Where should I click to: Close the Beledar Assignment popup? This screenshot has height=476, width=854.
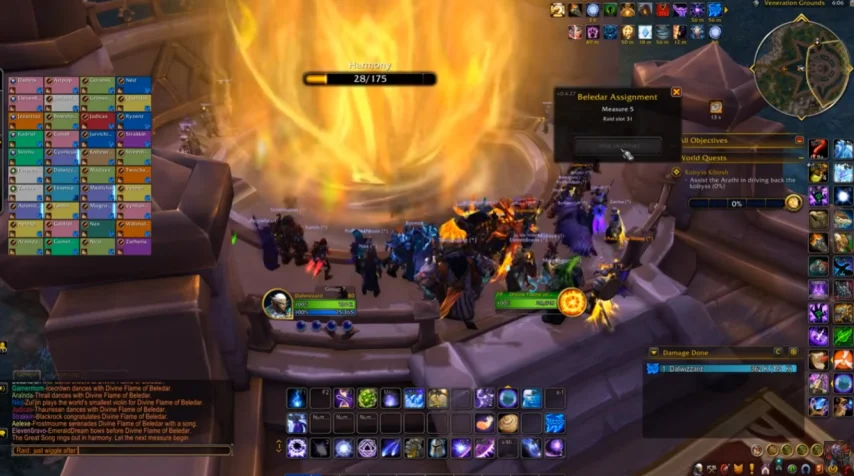[676, 92]
